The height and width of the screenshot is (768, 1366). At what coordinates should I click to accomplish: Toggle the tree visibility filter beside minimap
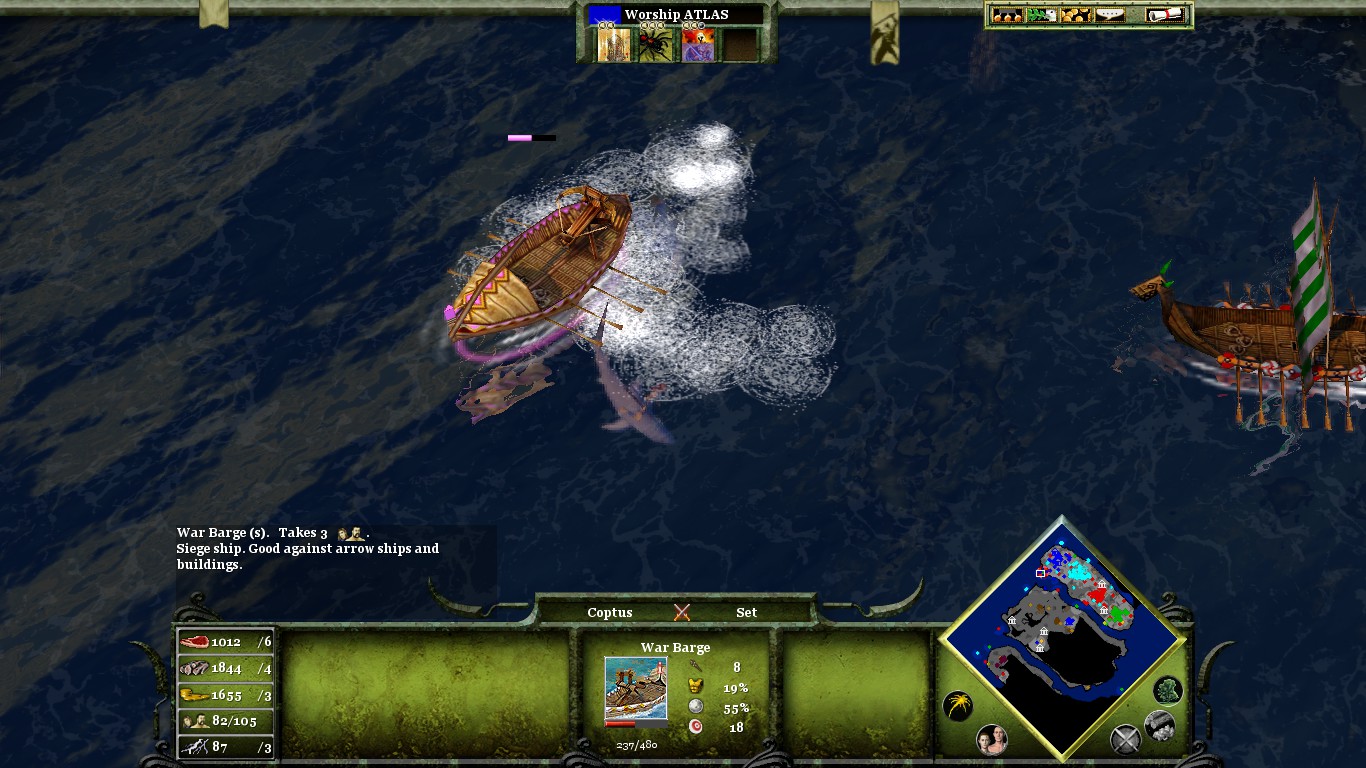pyautogui.click(x=1166, y=692)
